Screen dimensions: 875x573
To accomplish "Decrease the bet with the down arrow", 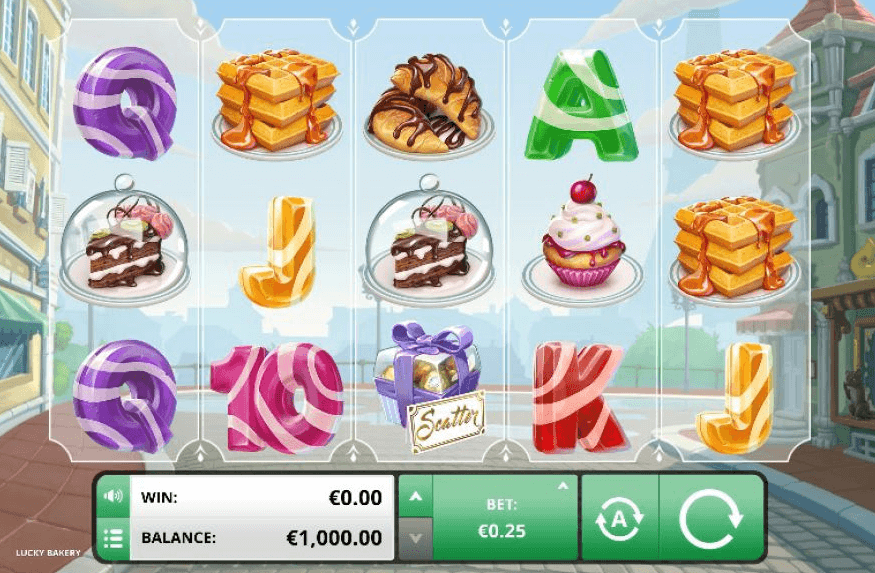I will point(416,539).
